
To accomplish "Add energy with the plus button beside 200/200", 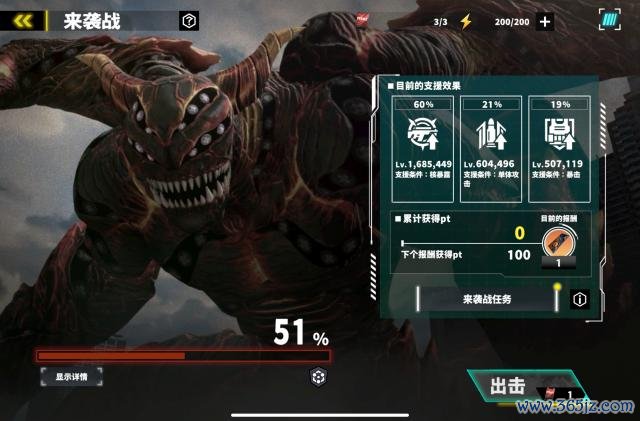I will click(x=545, y=21).
